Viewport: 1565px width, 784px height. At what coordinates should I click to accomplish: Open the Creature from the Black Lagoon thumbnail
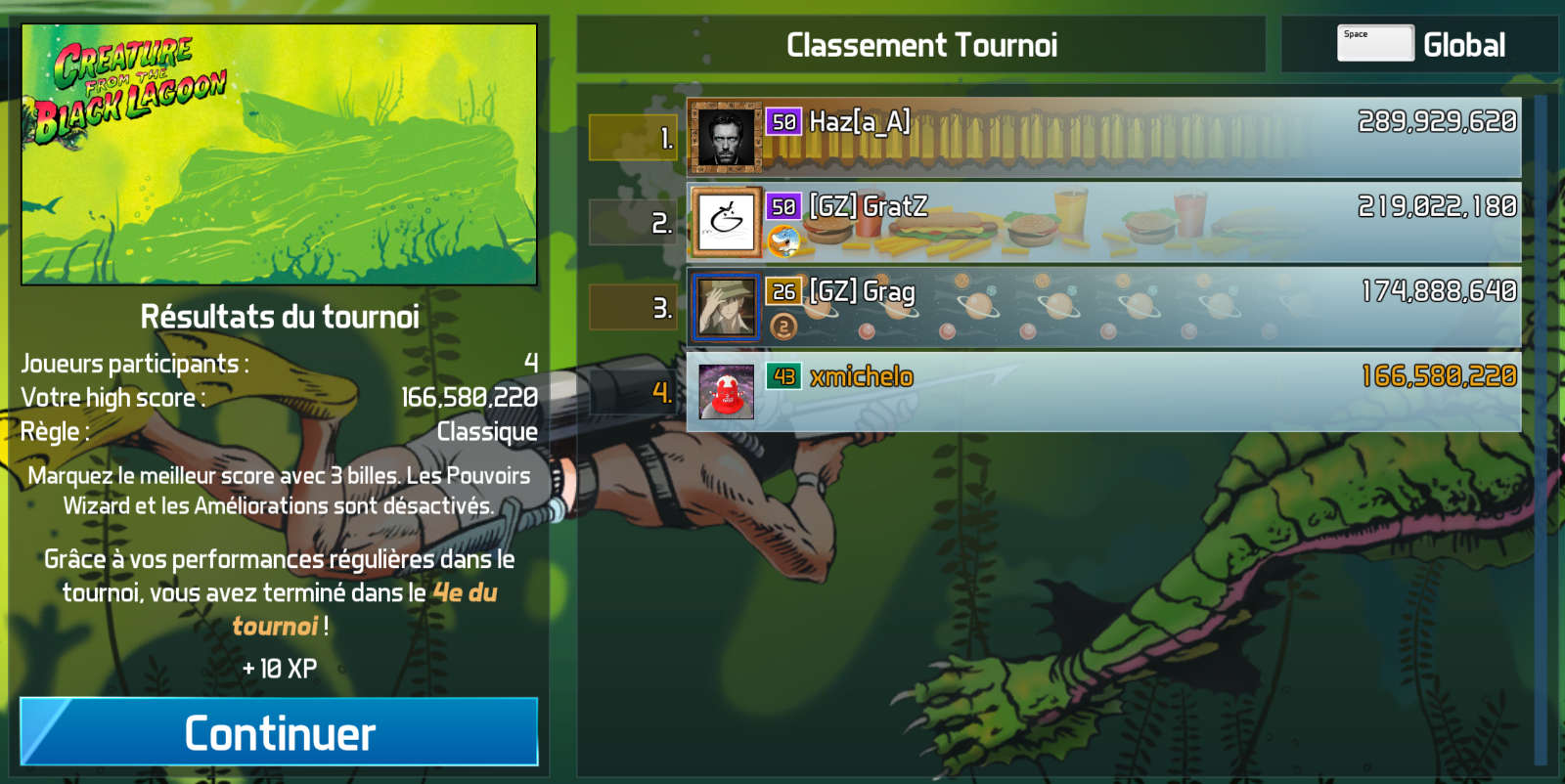pos(280,154)
